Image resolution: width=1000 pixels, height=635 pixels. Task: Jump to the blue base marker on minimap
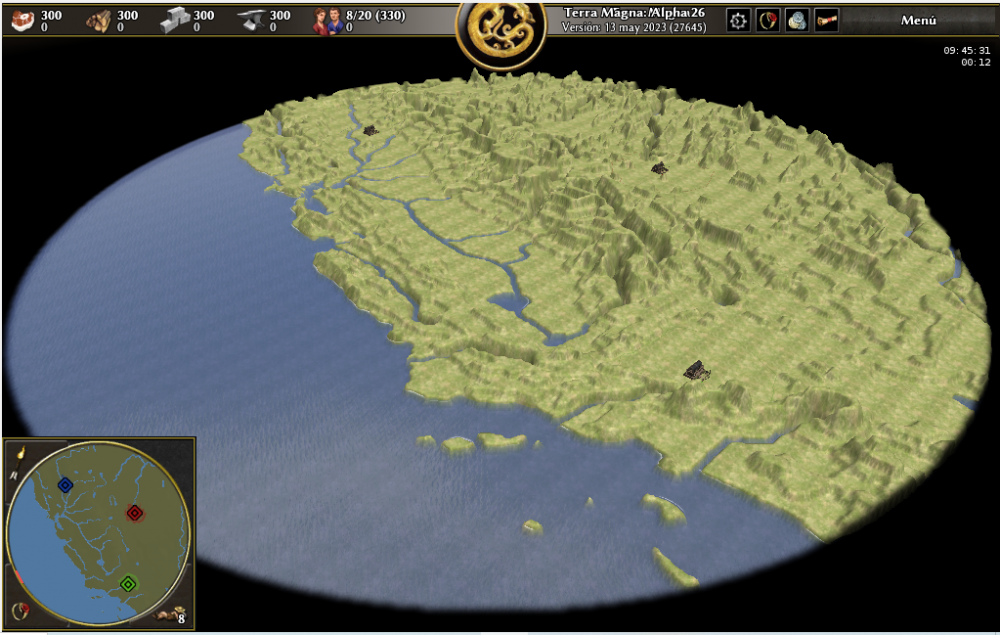65,485
